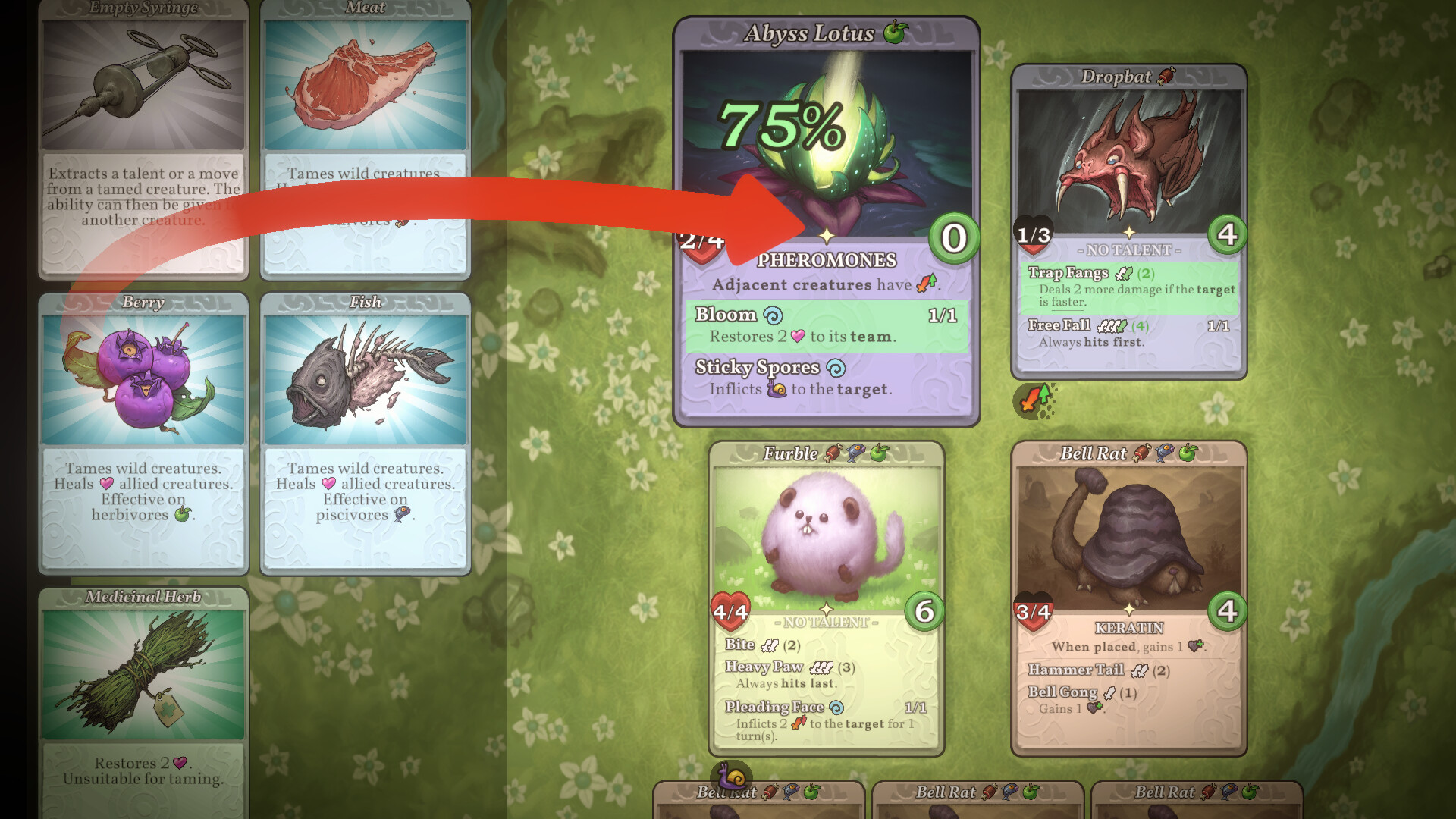
Task: Select the fish diet icon on Furble card
Action: (x=855, y=453)
